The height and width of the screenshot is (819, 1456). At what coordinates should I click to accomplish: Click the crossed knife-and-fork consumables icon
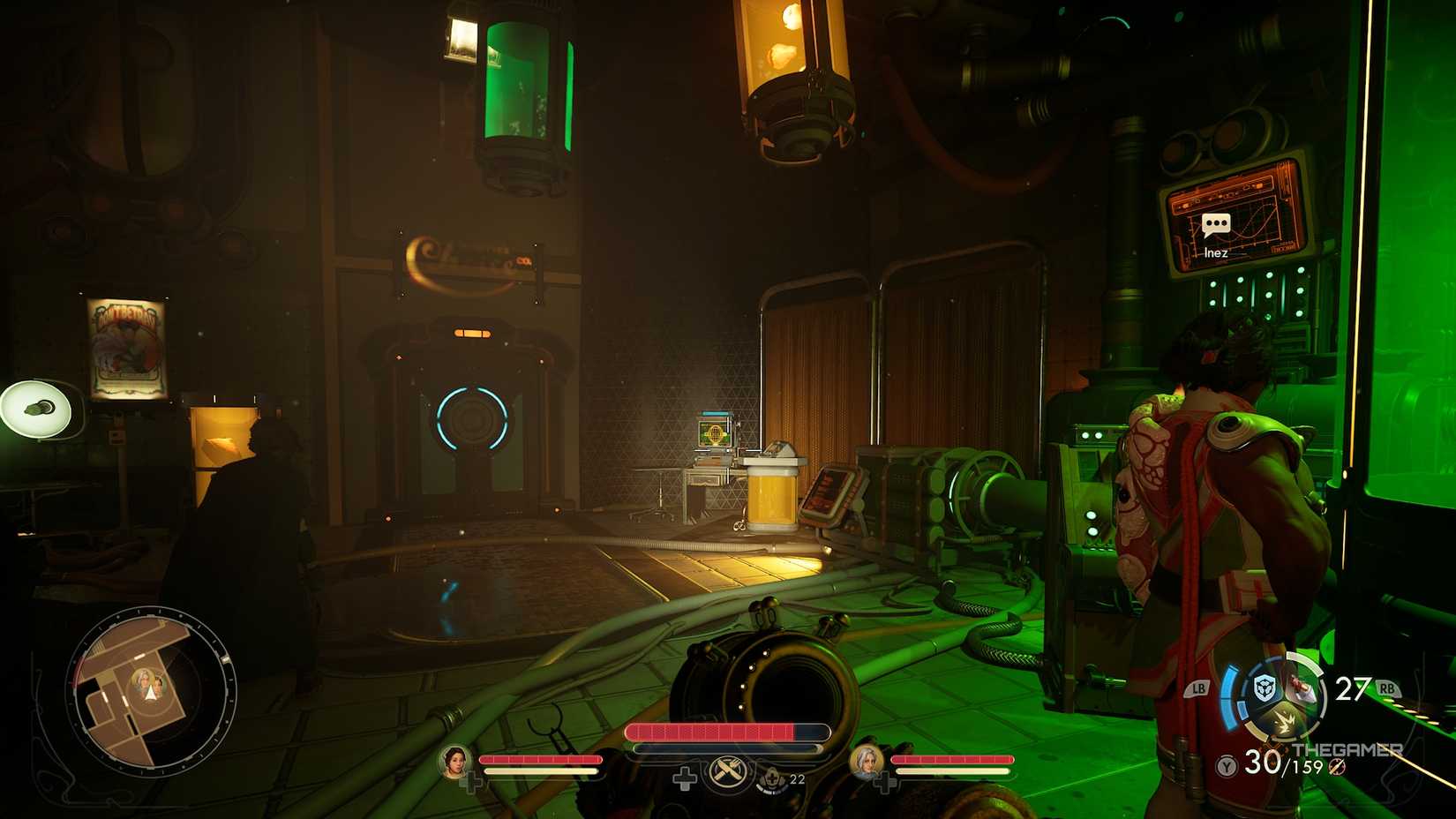coord(727,772)
